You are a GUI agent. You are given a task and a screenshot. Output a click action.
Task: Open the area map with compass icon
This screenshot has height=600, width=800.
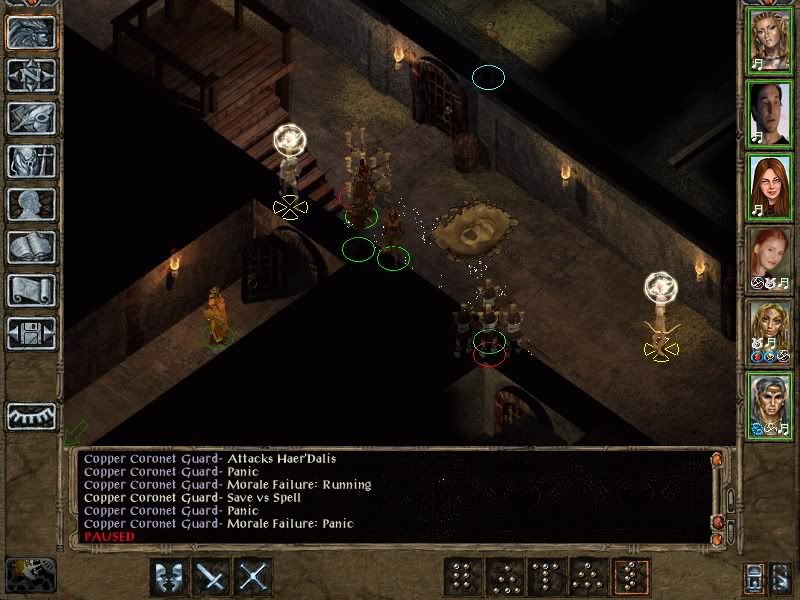point(32,75)
